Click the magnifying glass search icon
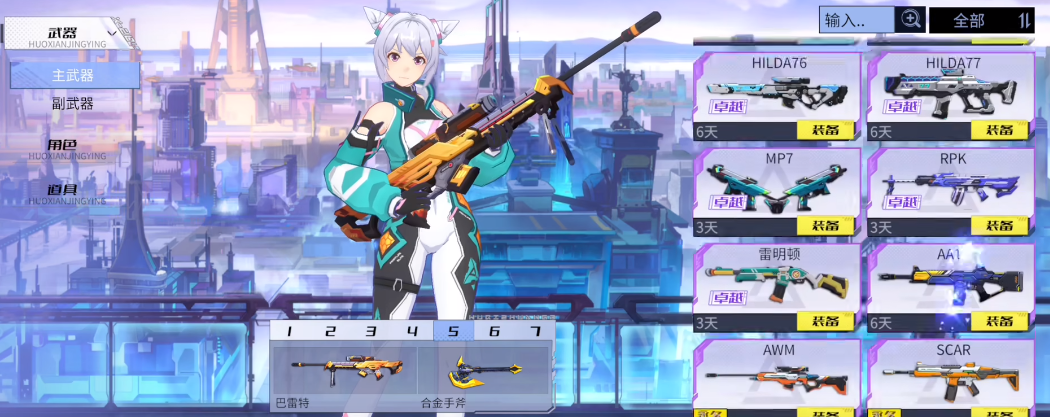The image size is (1050, 417). point(910,19)
